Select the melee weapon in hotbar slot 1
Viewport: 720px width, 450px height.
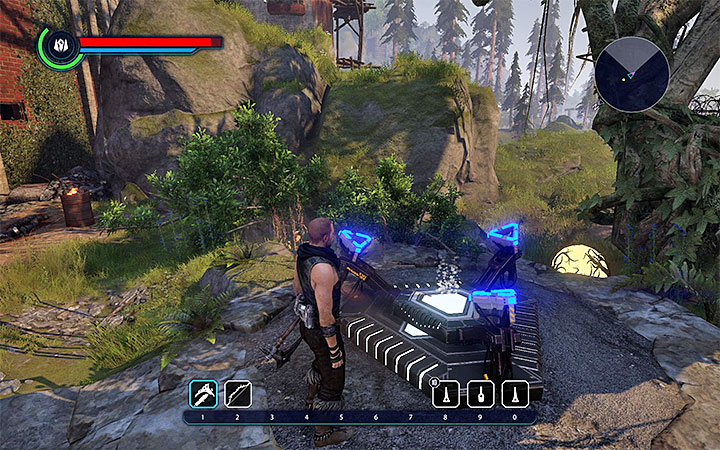[202, 393]
